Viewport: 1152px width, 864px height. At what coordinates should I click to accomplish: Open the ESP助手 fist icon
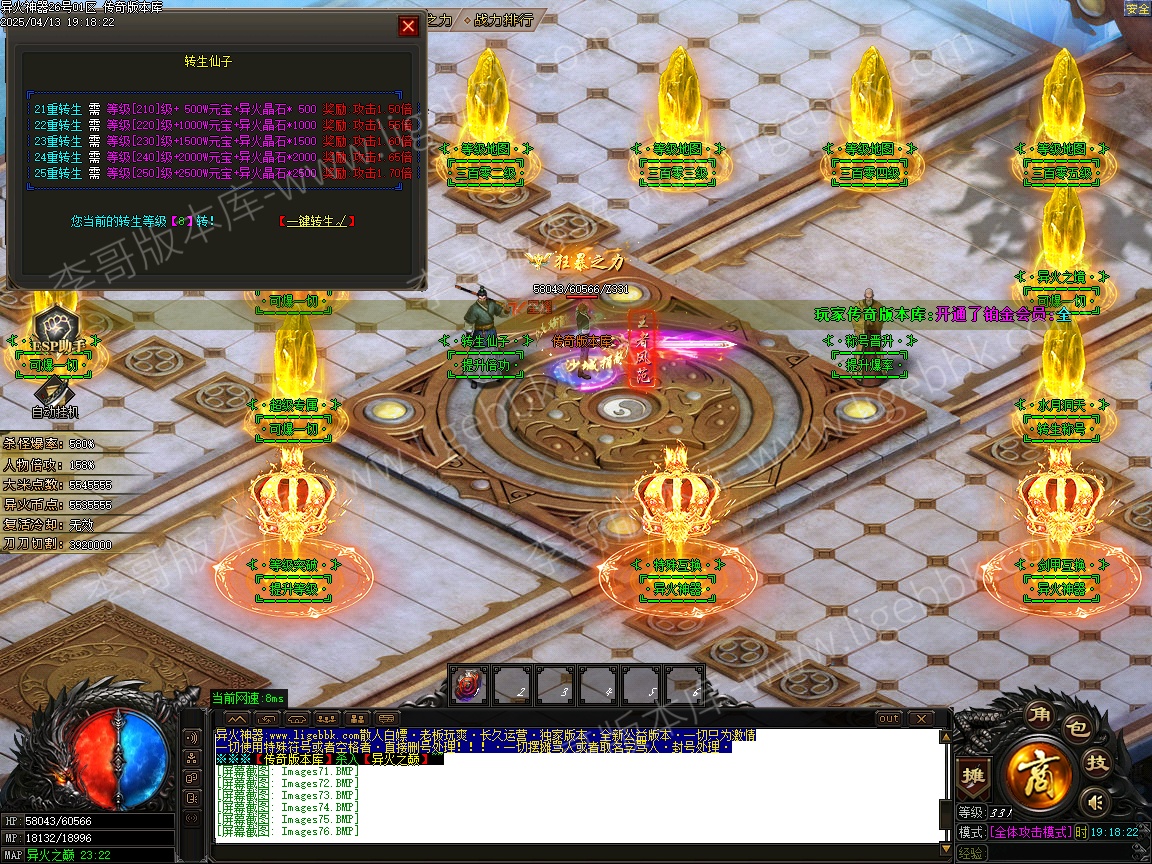tap(55, 327)
